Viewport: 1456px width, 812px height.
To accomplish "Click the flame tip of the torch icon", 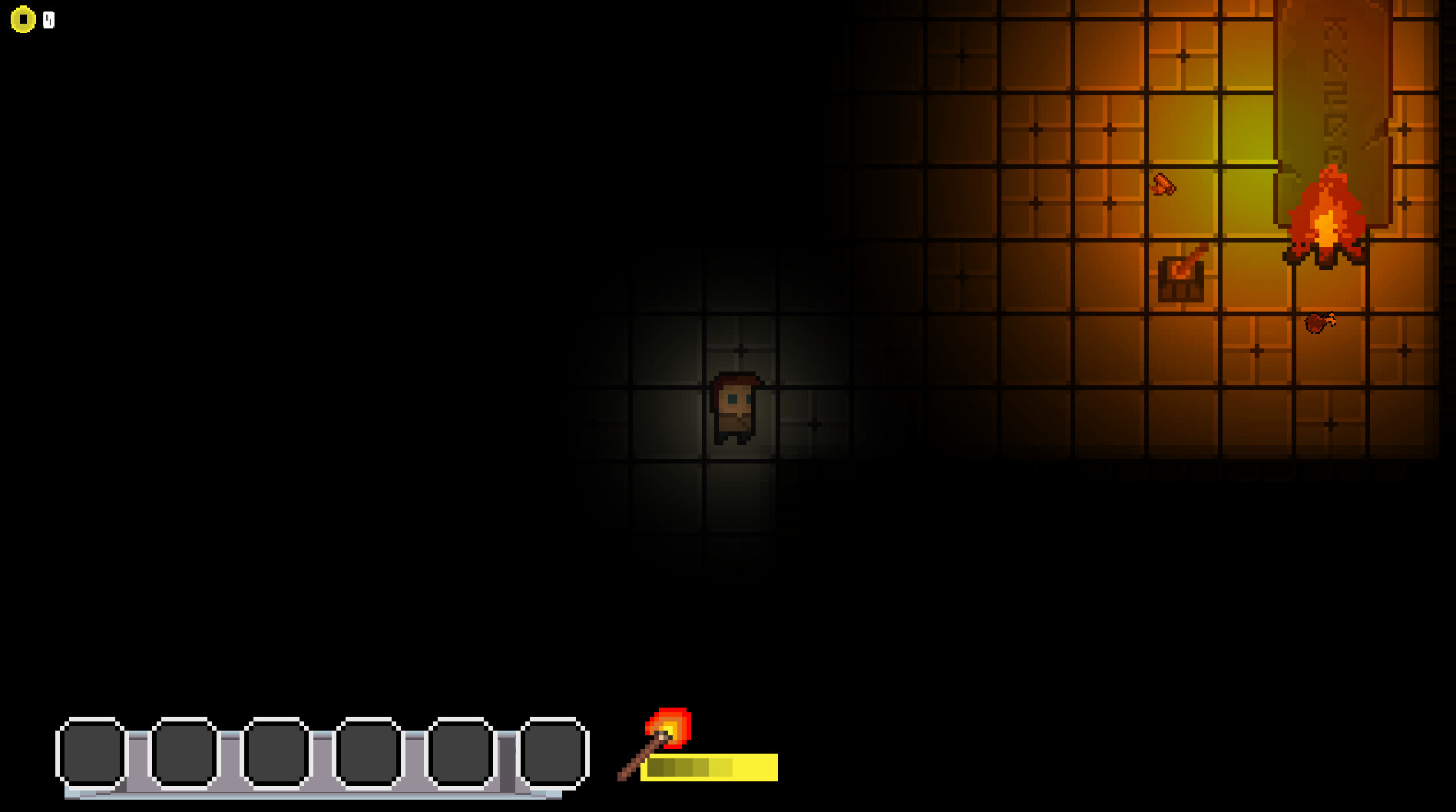I will point(670,721).
